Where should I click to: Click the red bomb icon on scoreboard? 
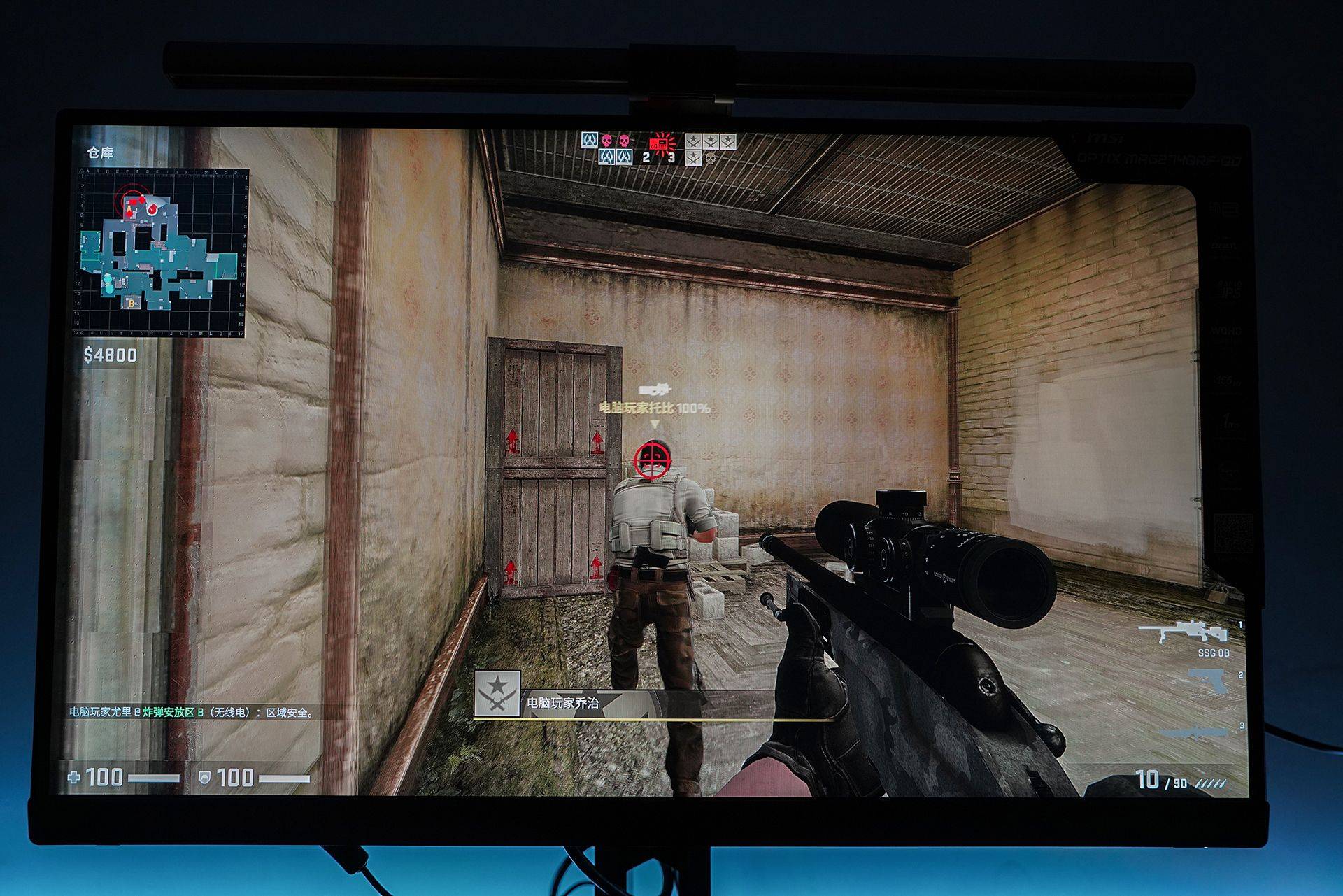pyautogui.click(x=658, y=143)
